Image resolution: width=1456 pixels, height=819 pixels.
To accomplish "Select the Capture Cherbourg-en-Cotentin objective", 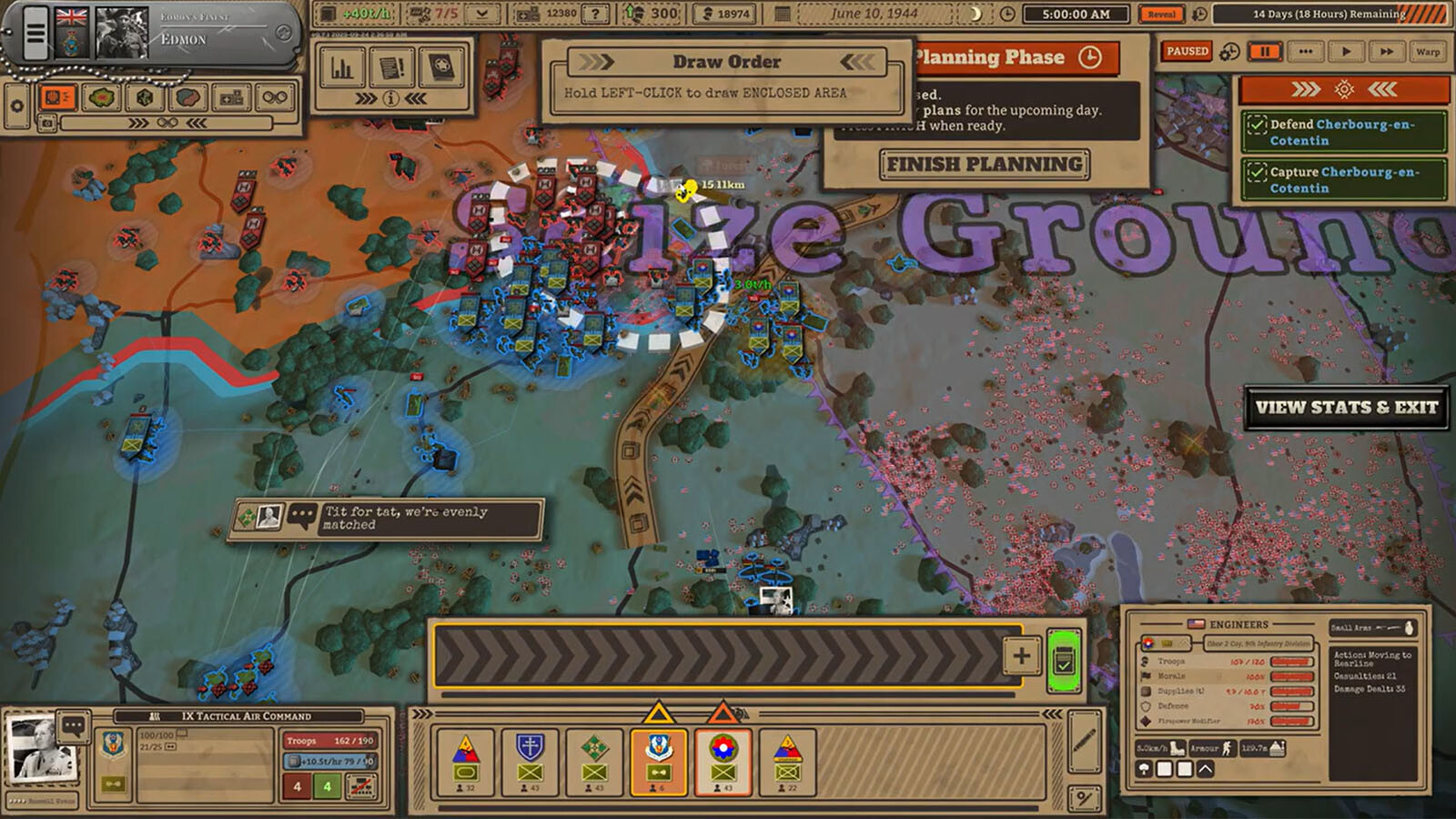I will [x=1342, y=179].
